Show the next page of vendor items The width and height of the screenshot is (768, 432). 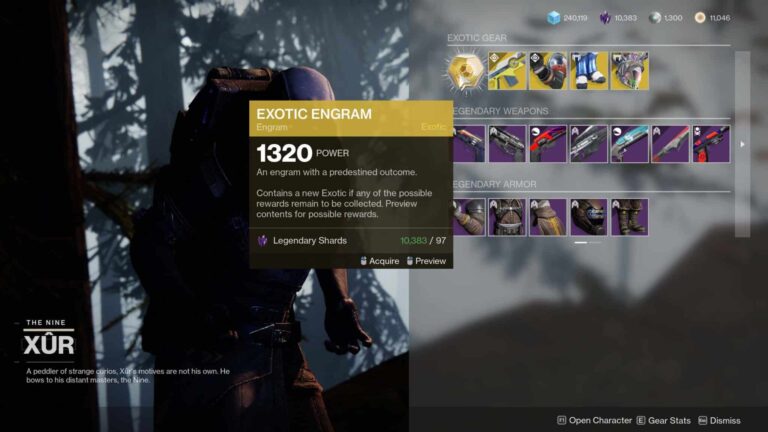[x=741, y=144]
